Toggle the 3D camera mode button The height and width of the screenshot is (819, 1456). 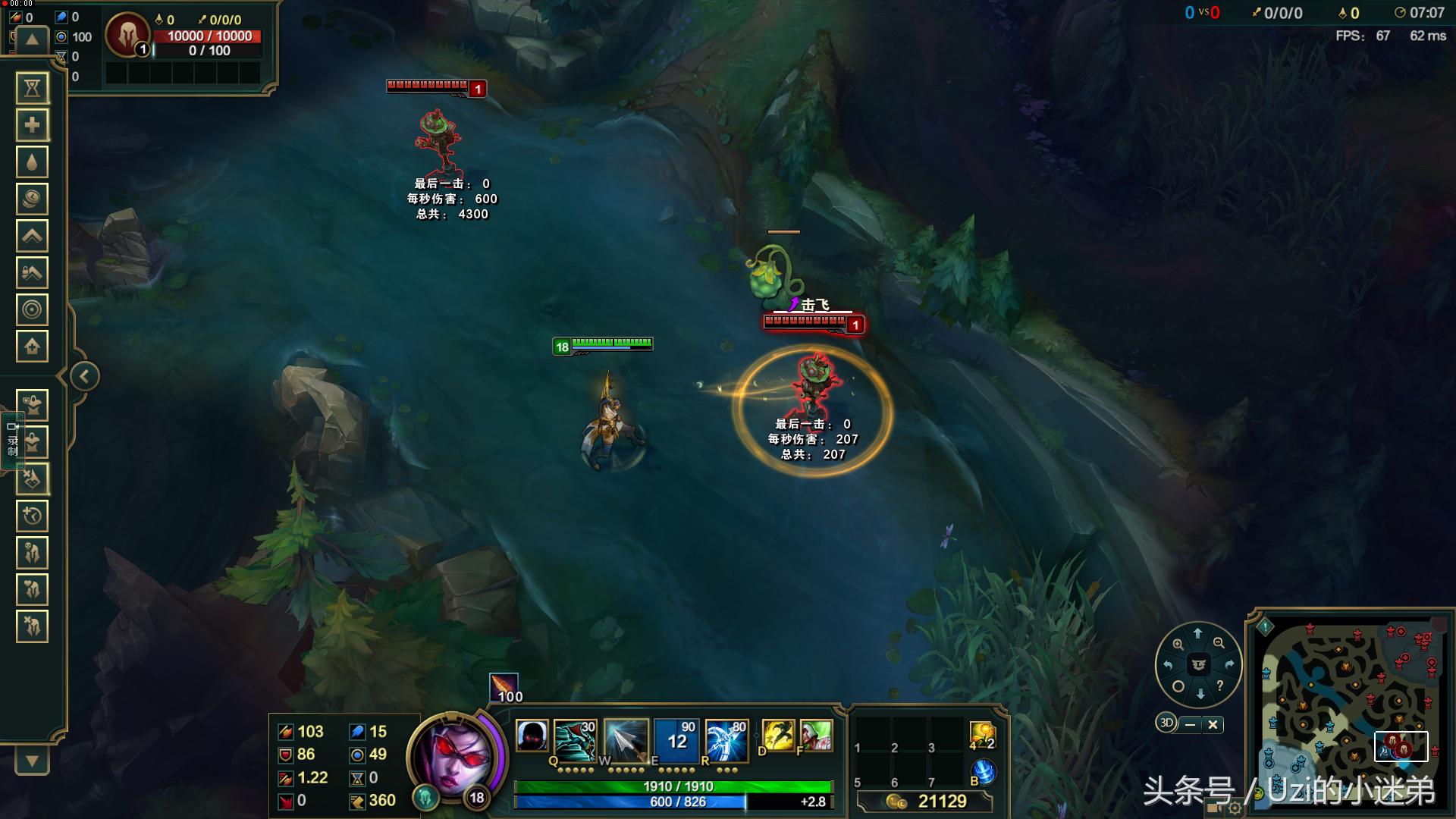pyautogui.click(x=1166, y=723)
